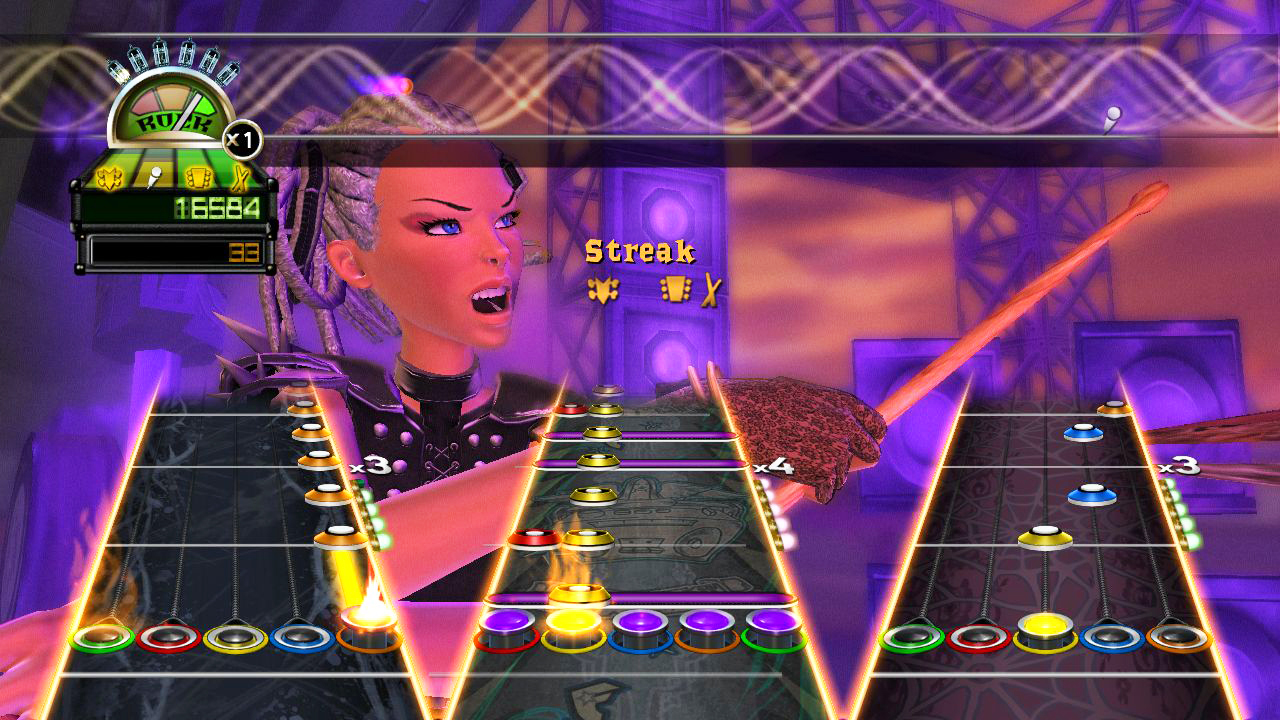Select the microphone icon in the band meter panel
This screenshot has width=1280, height=720.
point(155,178)
